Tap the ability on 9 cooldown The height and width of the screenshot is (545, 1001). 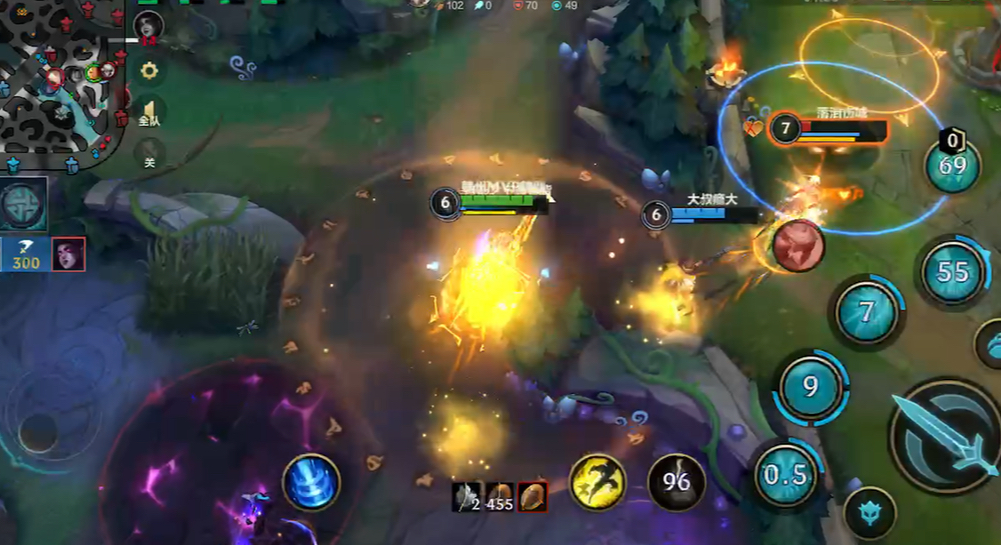[x=810, y=386]
